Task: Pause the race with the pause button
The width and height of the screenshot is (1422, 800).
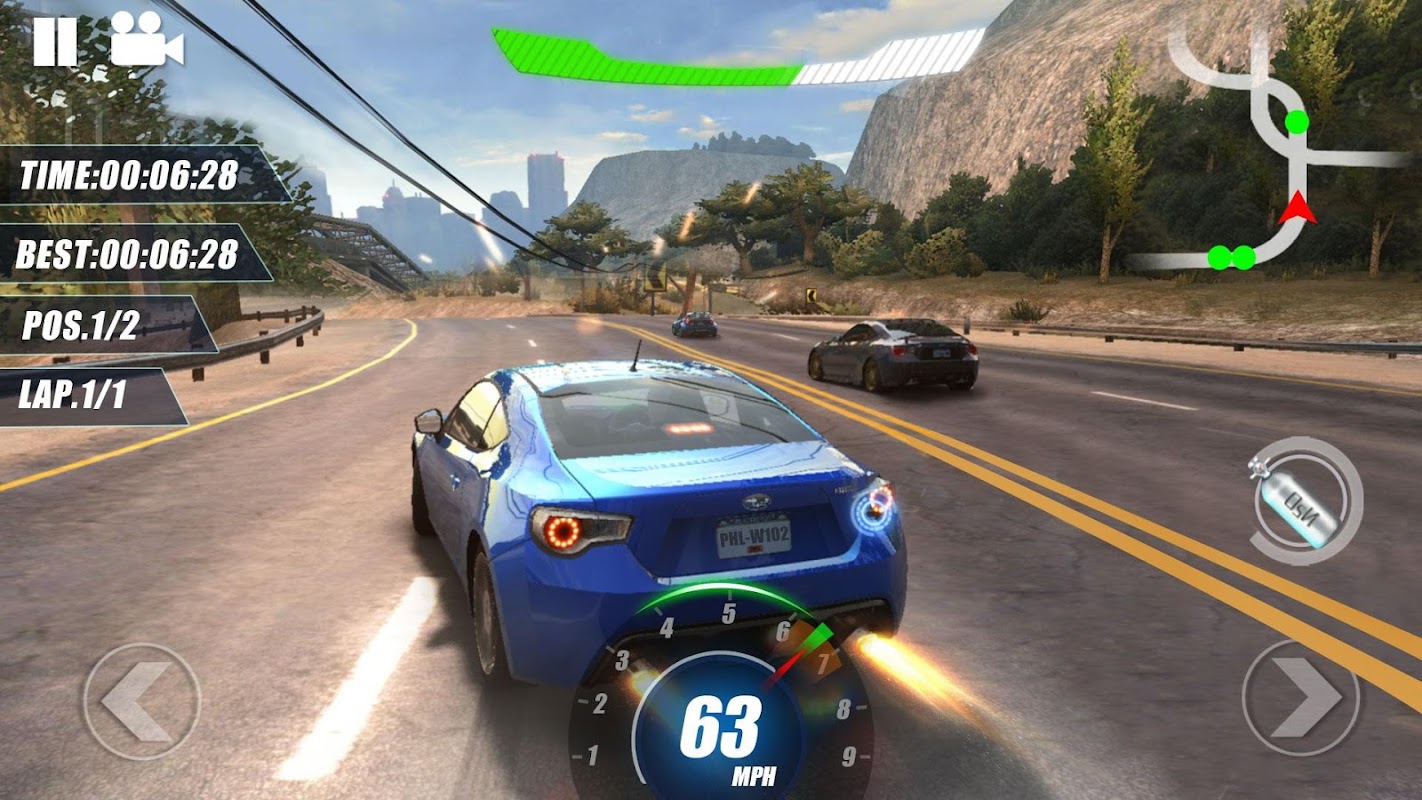Action: coord(55,42)
